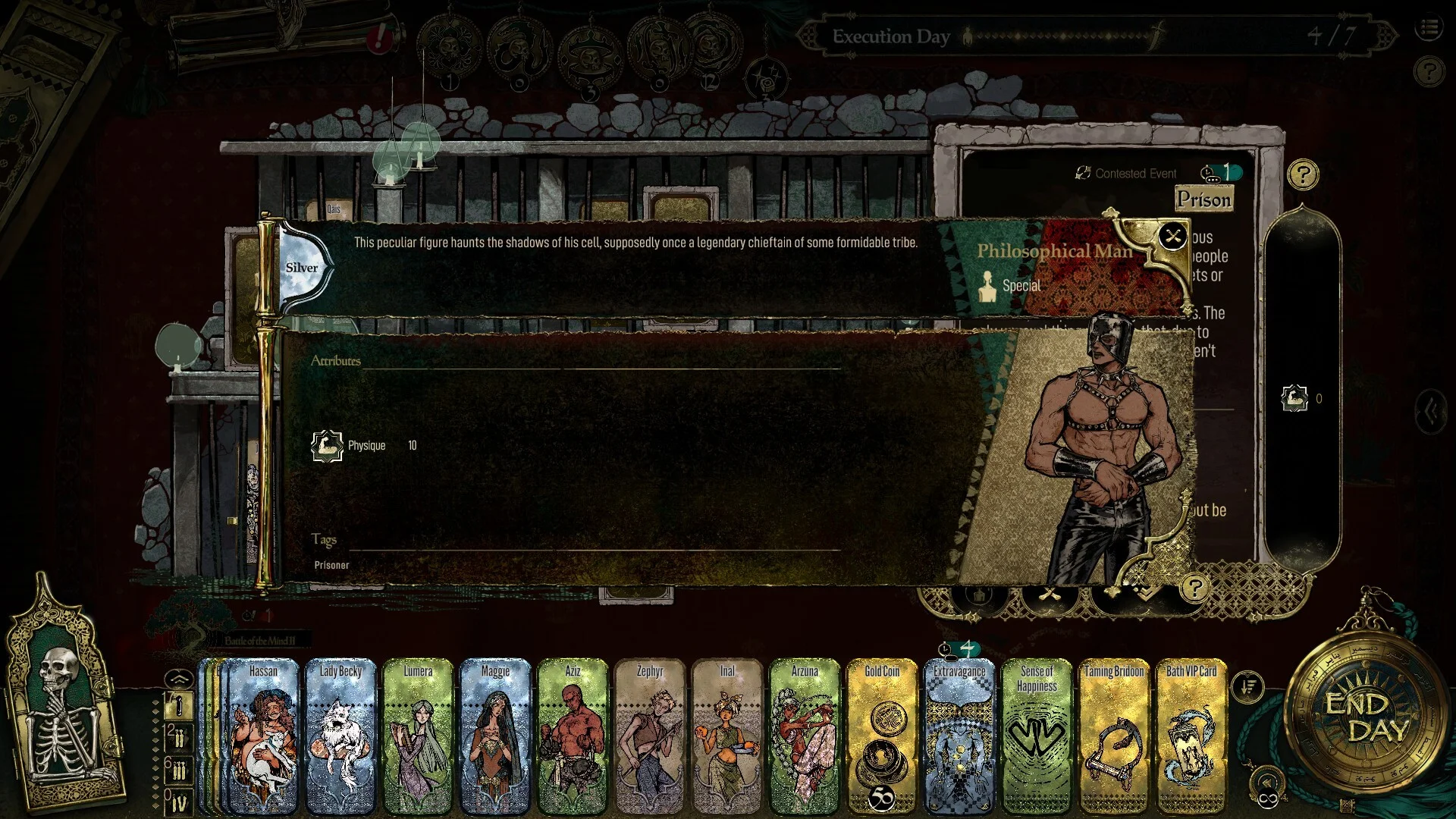Pick the Lady Becky card
Viewport: 1456px width, 819px height.
(x=340, y=736)
